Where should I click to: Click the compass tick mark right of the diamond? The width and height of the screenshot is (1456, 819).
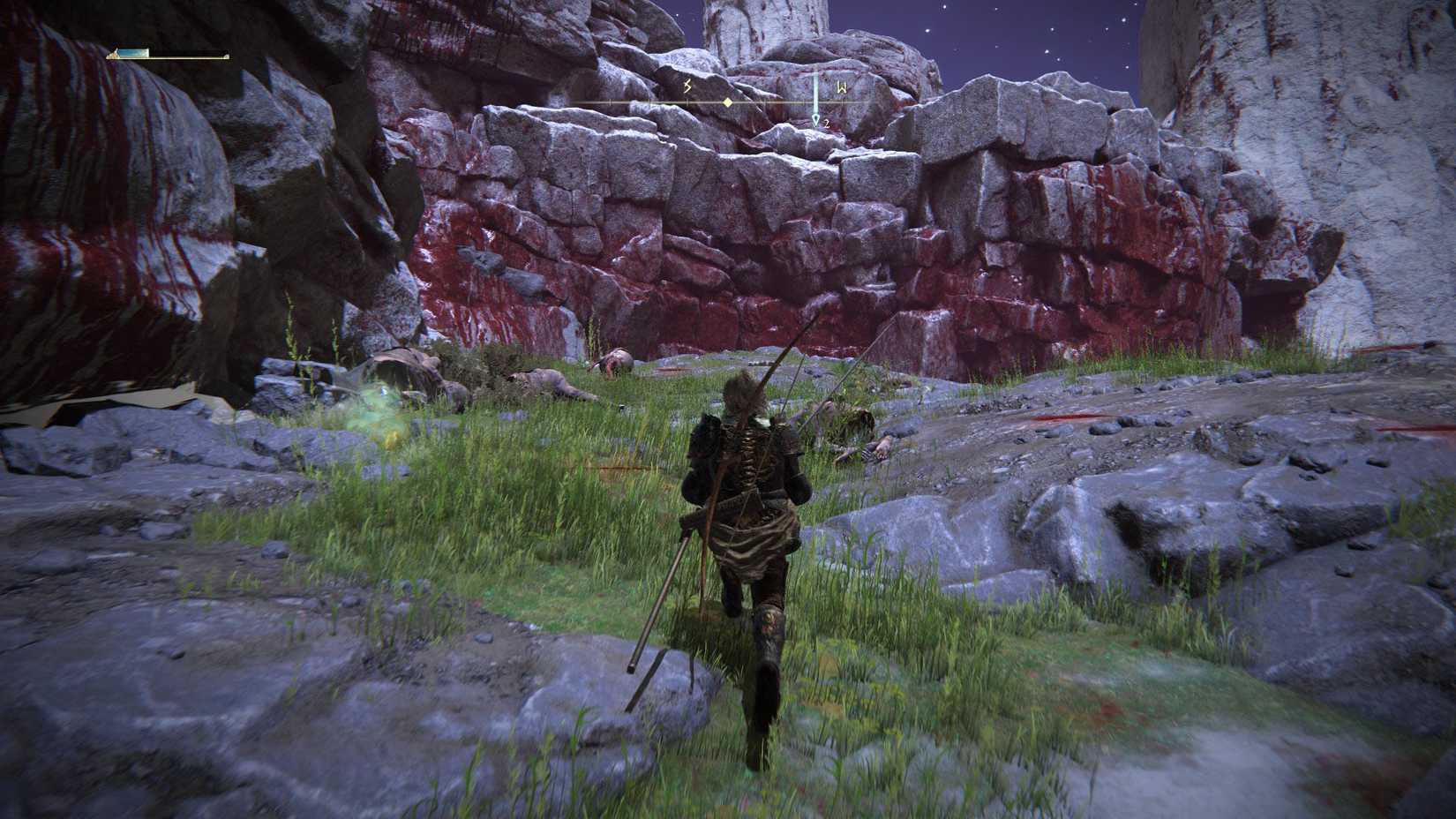tap(764, 102)
